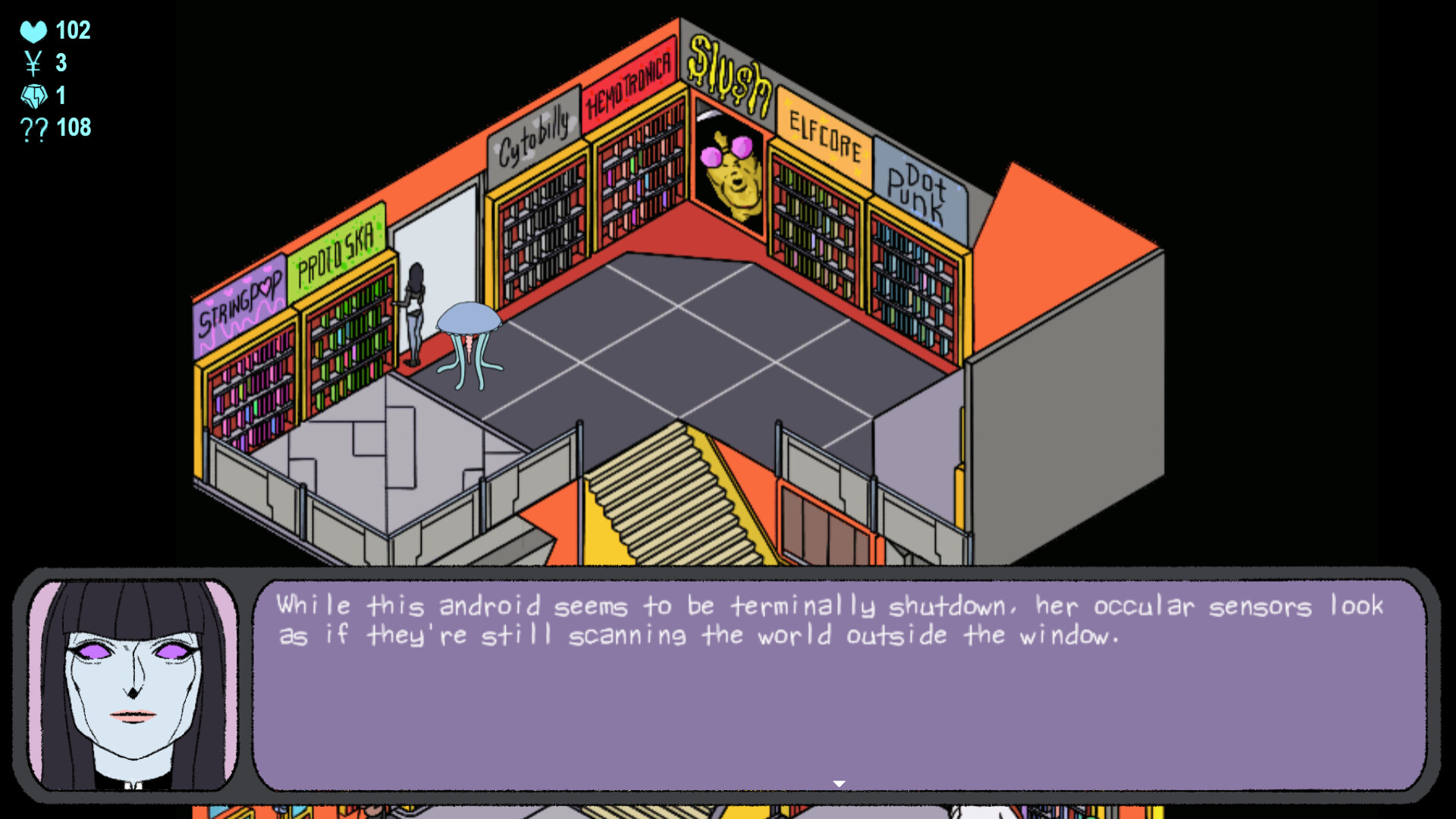Click the diamond gem icon
Viewport: 1456px width, 819px height.
[x=33, y=96]
